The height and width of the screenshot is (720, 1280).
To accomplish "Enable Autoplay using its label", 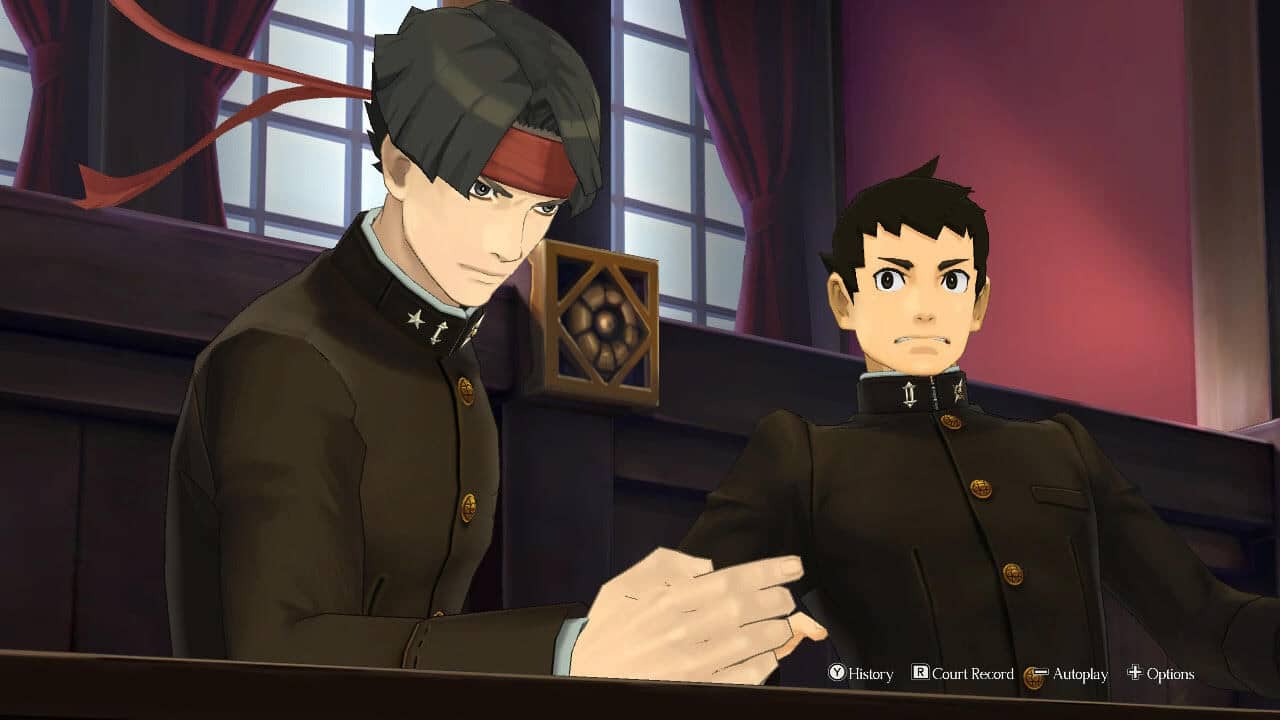I will (1080, 673).
